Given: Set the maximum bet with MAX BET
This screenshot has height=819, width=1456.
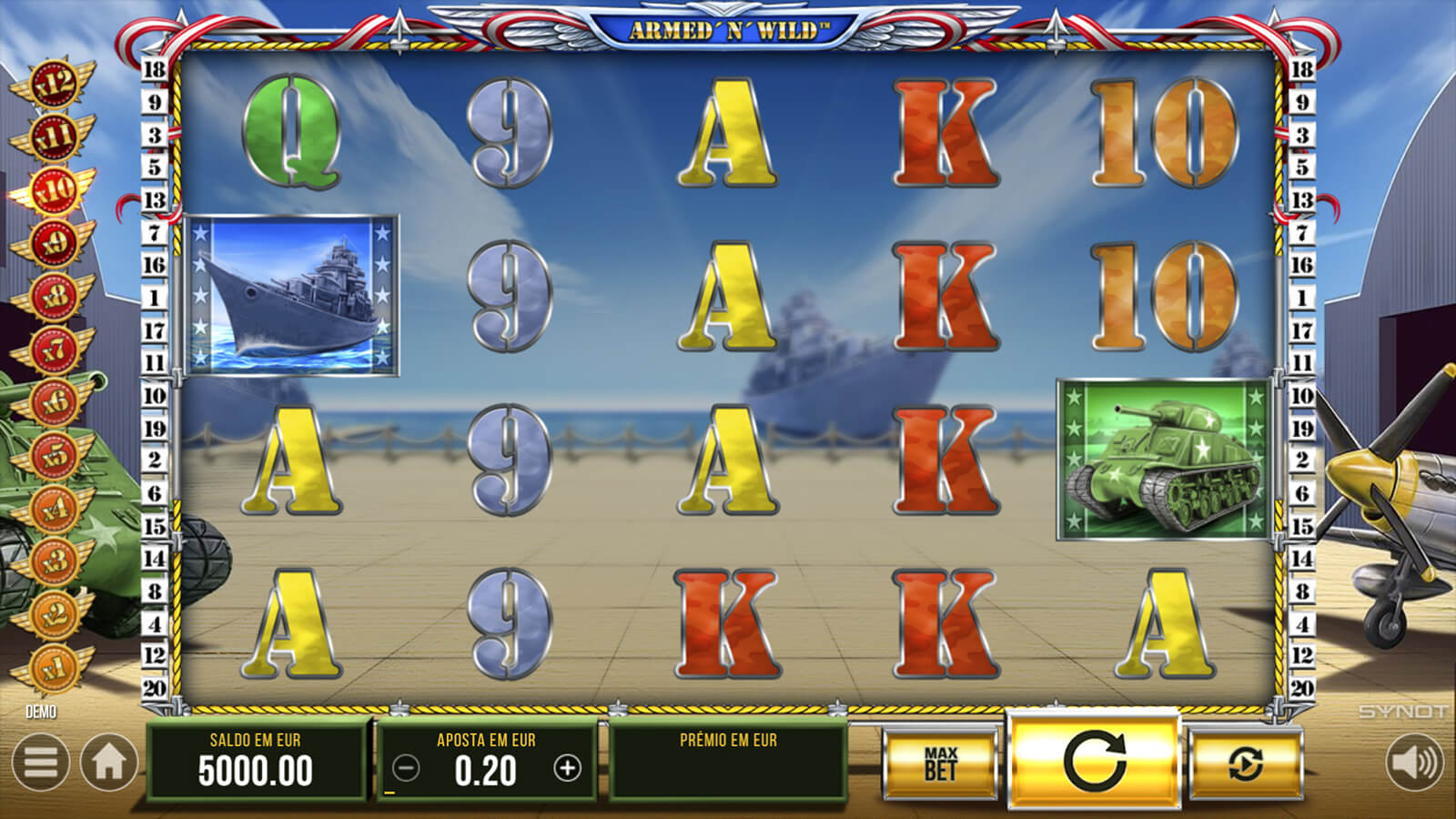Looking at the screenshot, I should pos(940,764).
